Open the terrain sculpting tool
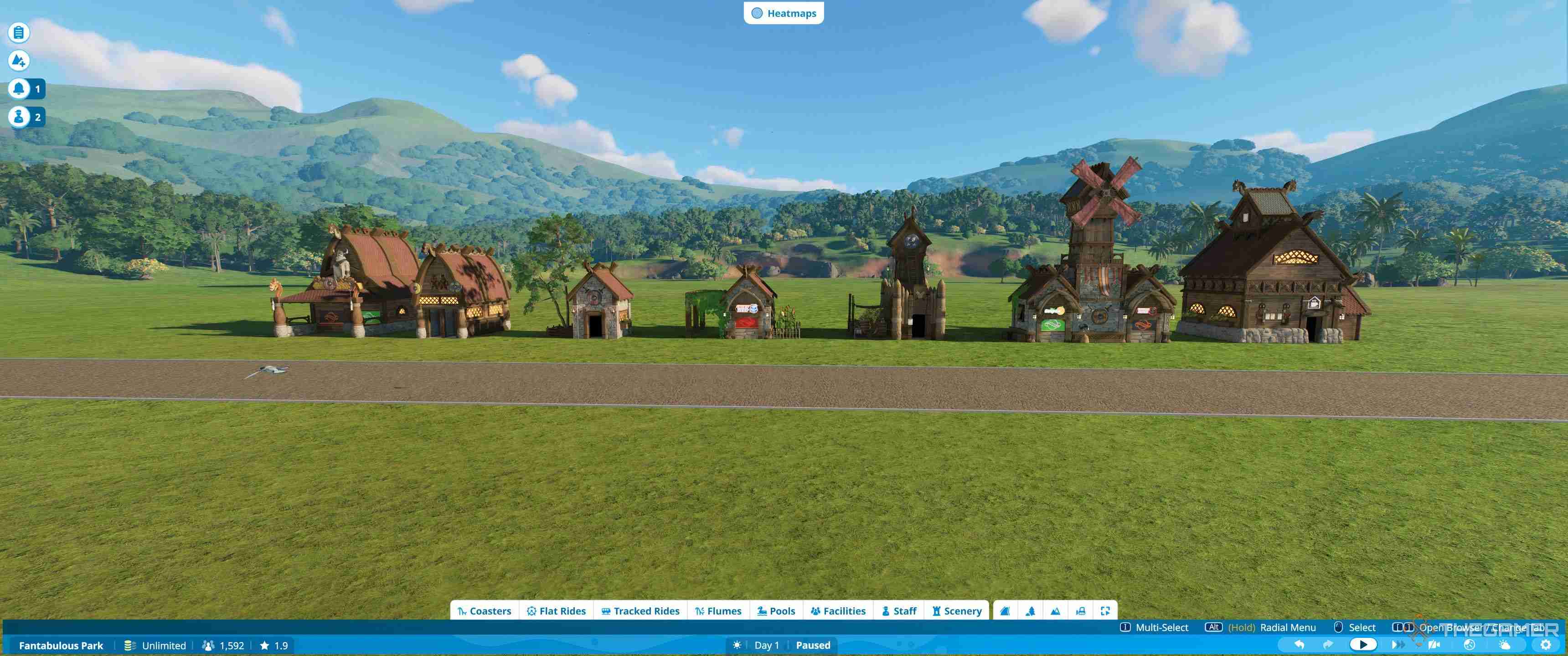The image size is (1568, 656). tap(1056, 611)
